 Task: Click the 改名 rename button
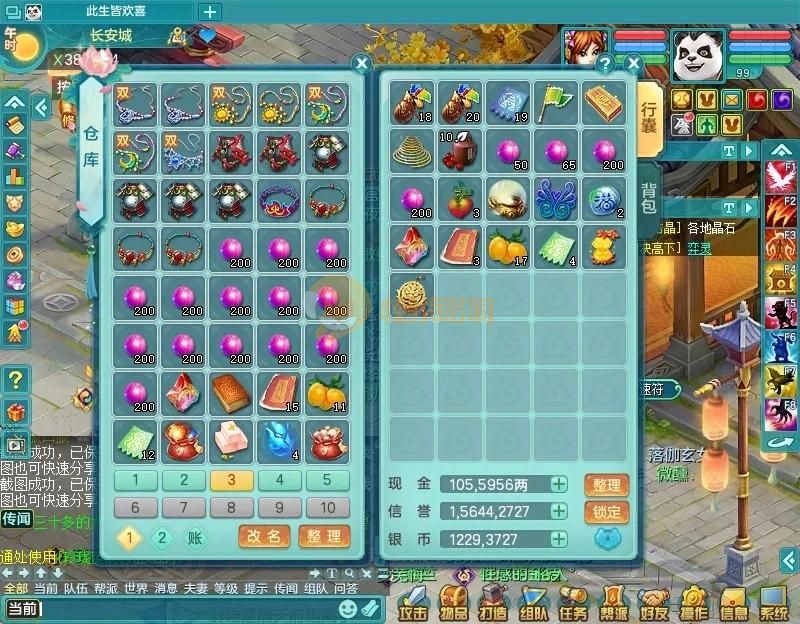pyautogui.click(x=264, y=537)
